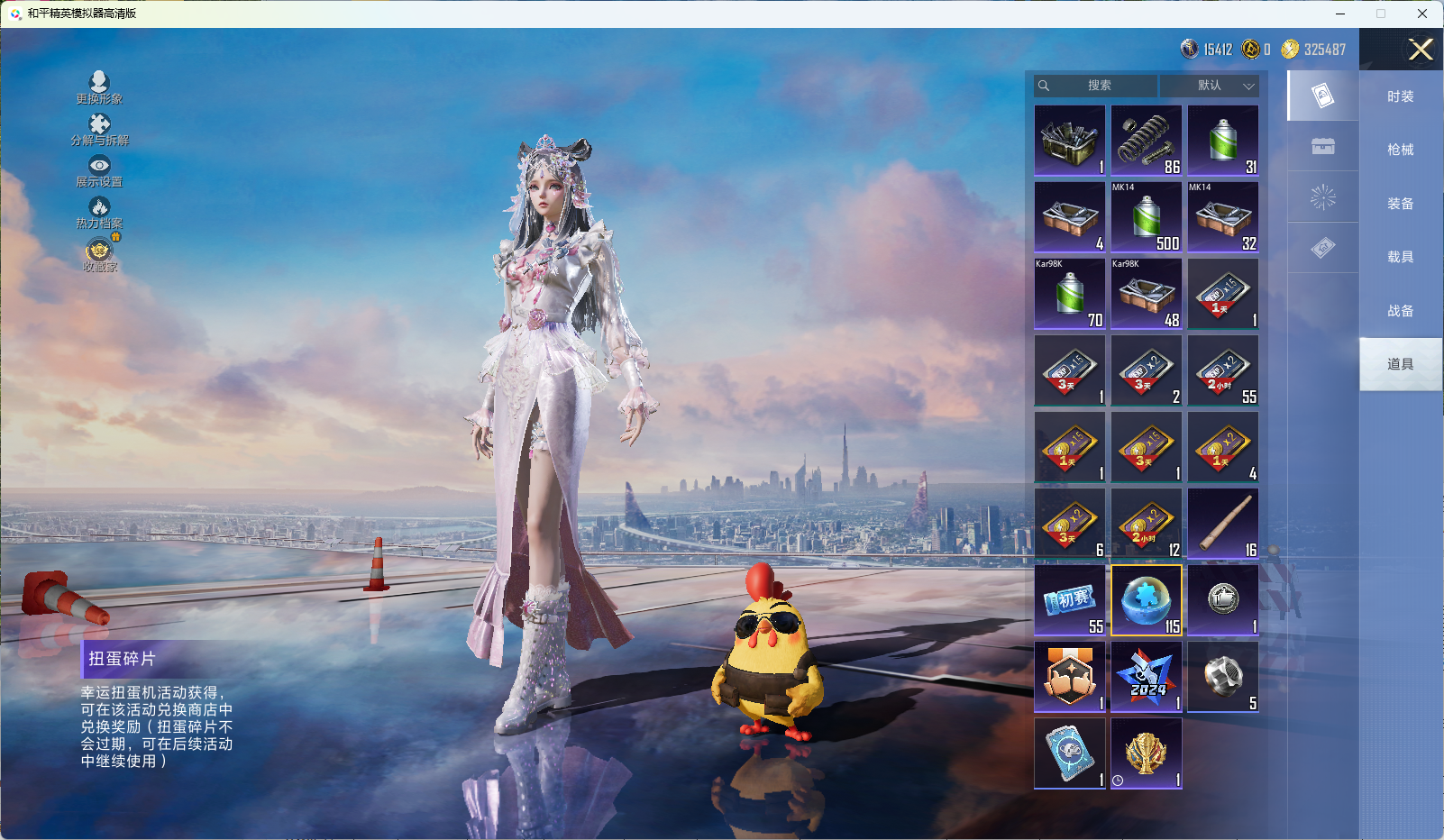Open the 收藏家 collector icon
The width and height of the screenshot is (1444, 840).
[99, 254]
